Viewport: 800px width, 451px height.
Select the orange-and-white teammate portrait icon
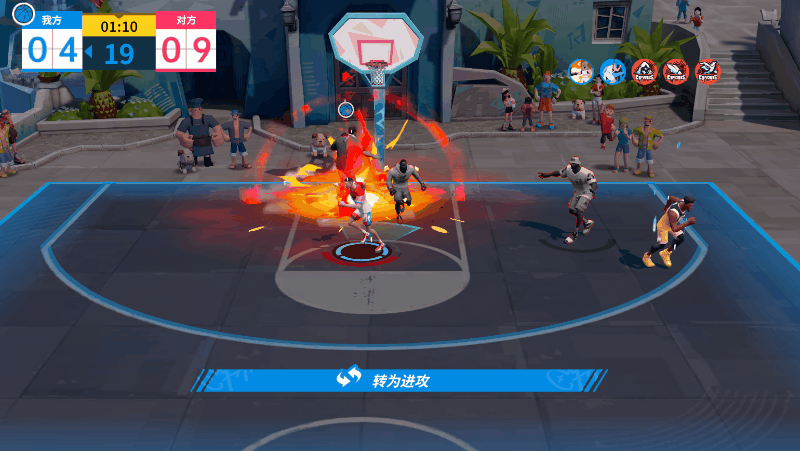581,70
